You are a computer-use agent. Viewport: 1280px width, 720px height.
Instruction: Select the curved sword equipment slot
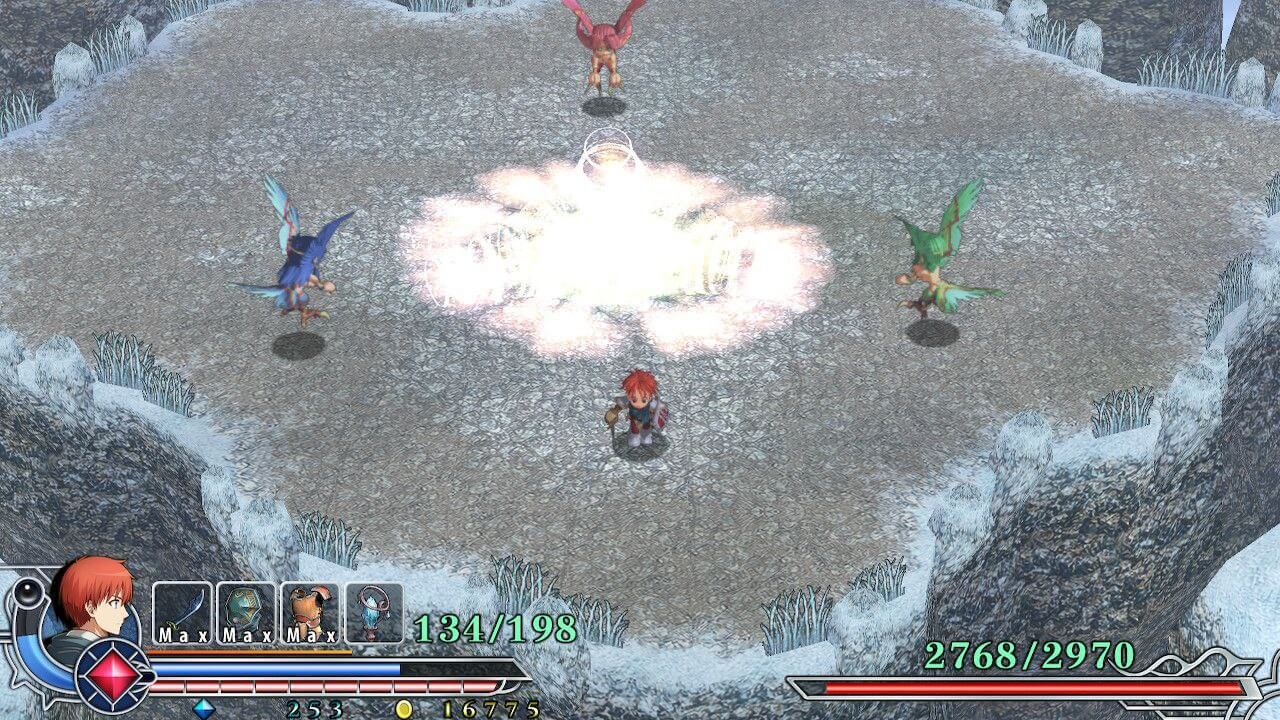(182, 612)
